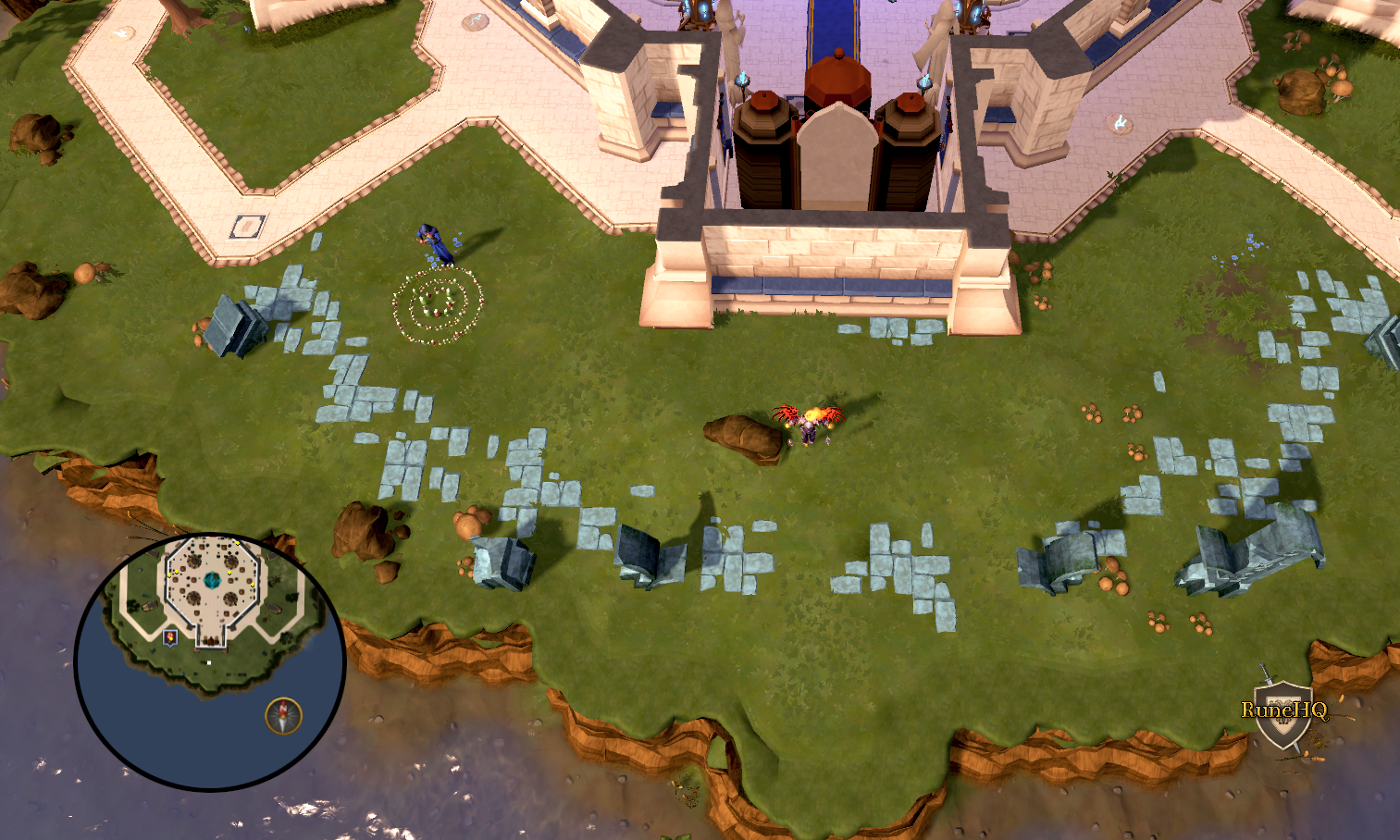Click the teal portal icon at minimap center

click(x=213, y=581)
